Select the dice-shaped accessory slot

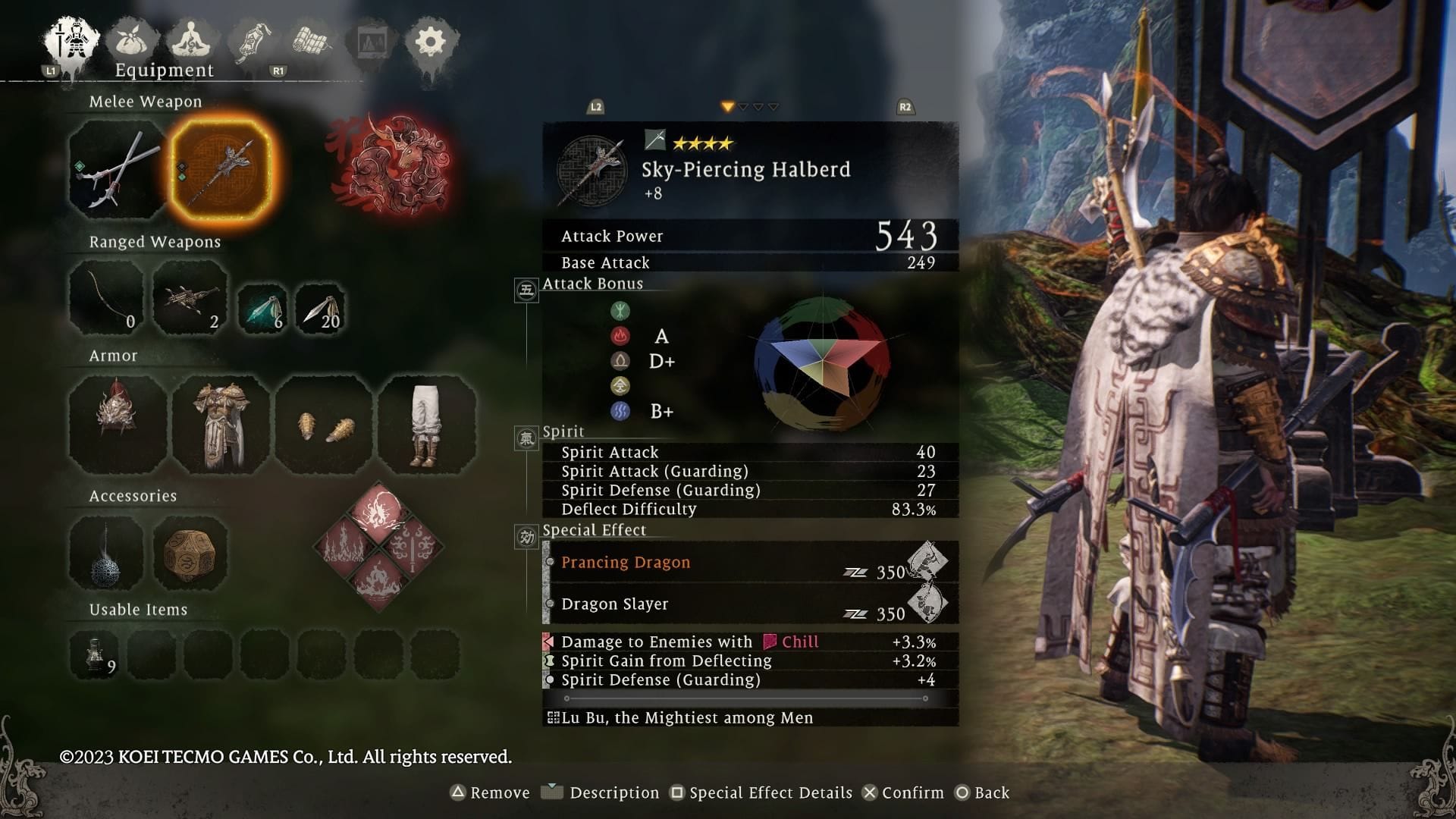(x=190, y=555)
